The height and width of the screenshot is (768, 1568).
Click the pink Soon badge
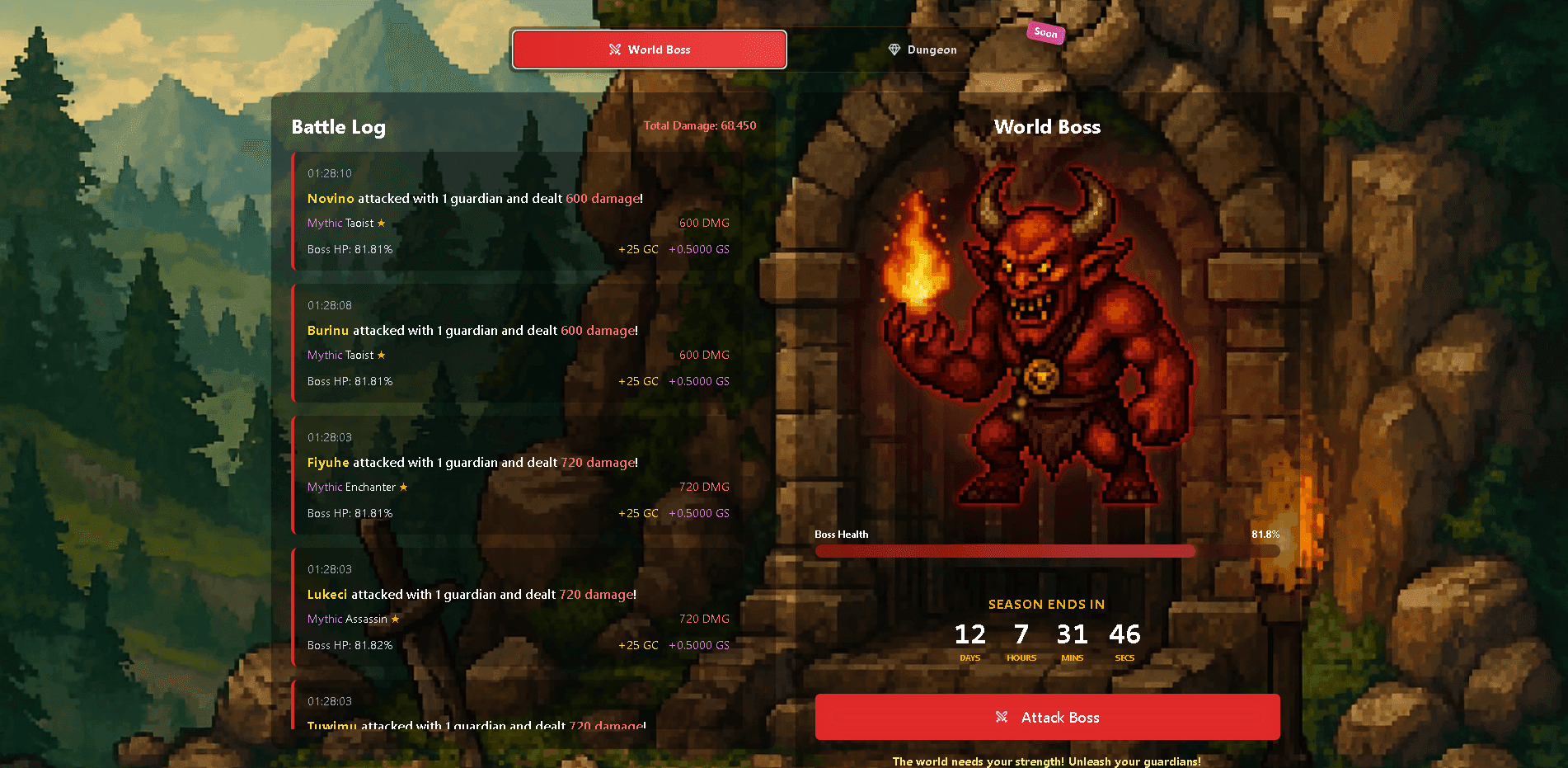(1045, 33)
